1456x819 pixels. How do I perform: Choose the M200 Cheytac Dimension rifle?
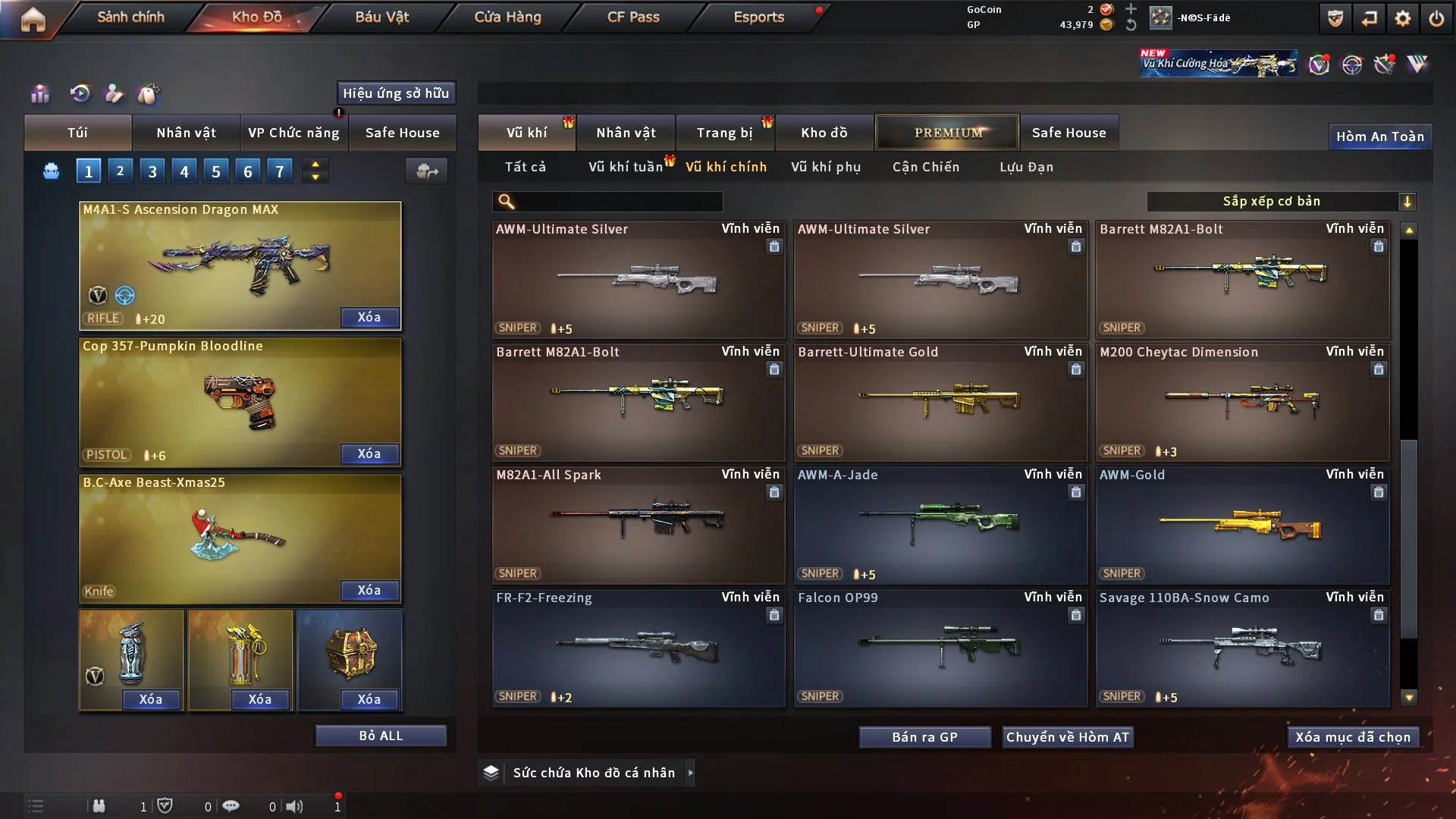(1242, 402)
